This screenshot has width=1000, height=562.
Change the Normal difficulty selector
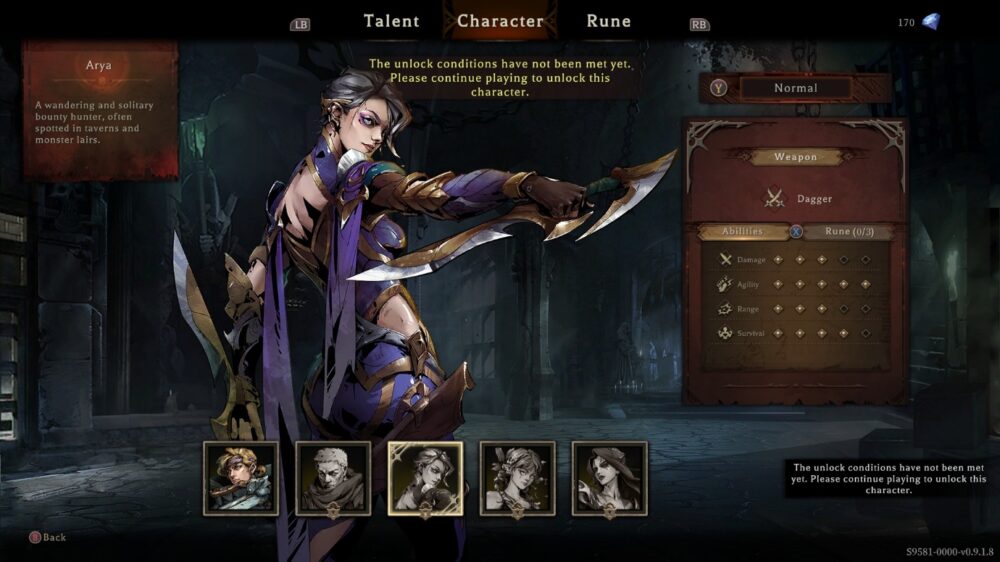(x=795, y=88)
